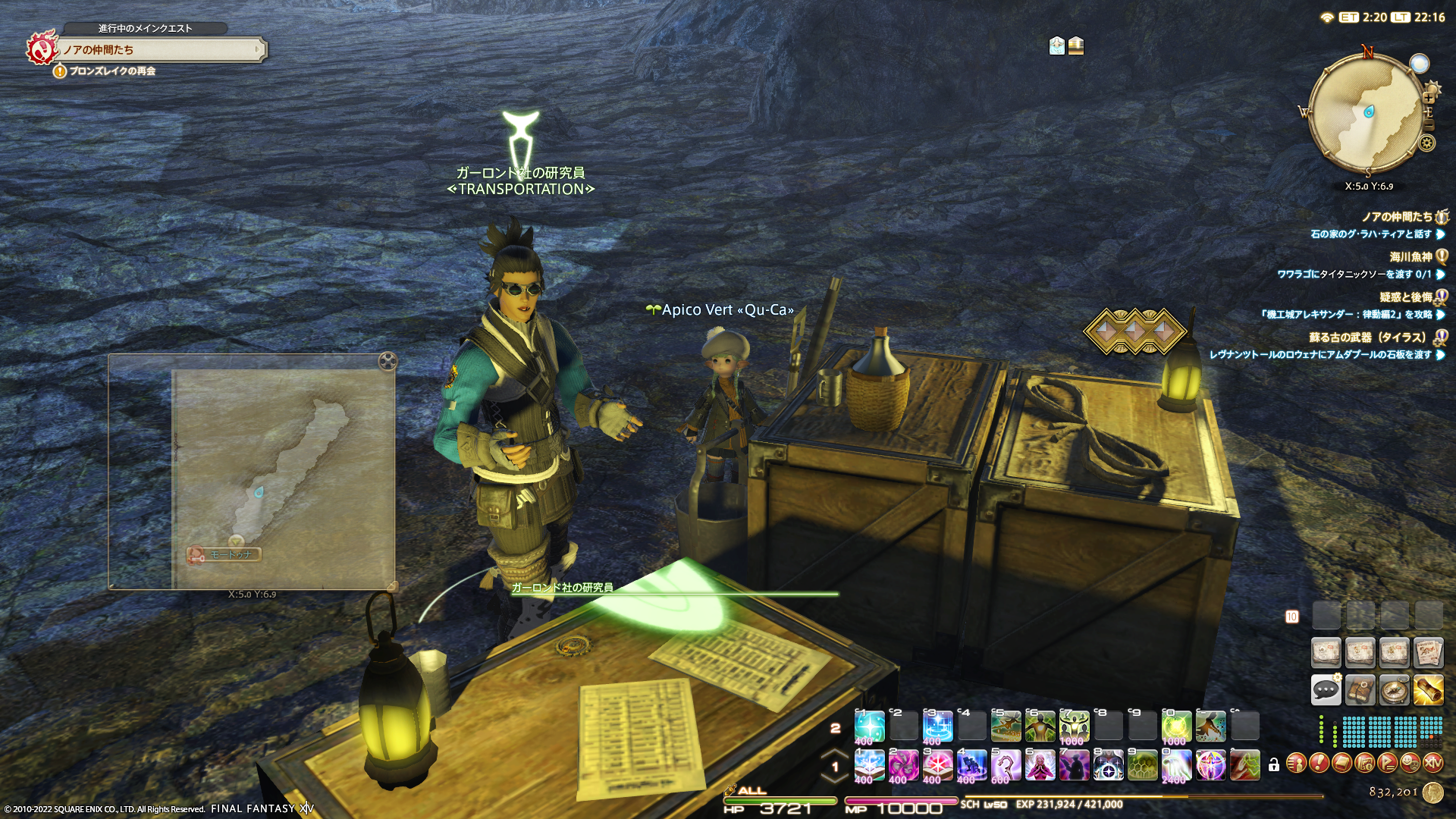Screen dimensions: 1456x819
Task: Toggle the hotbar padlock icon
Action: coord(1274,765)
